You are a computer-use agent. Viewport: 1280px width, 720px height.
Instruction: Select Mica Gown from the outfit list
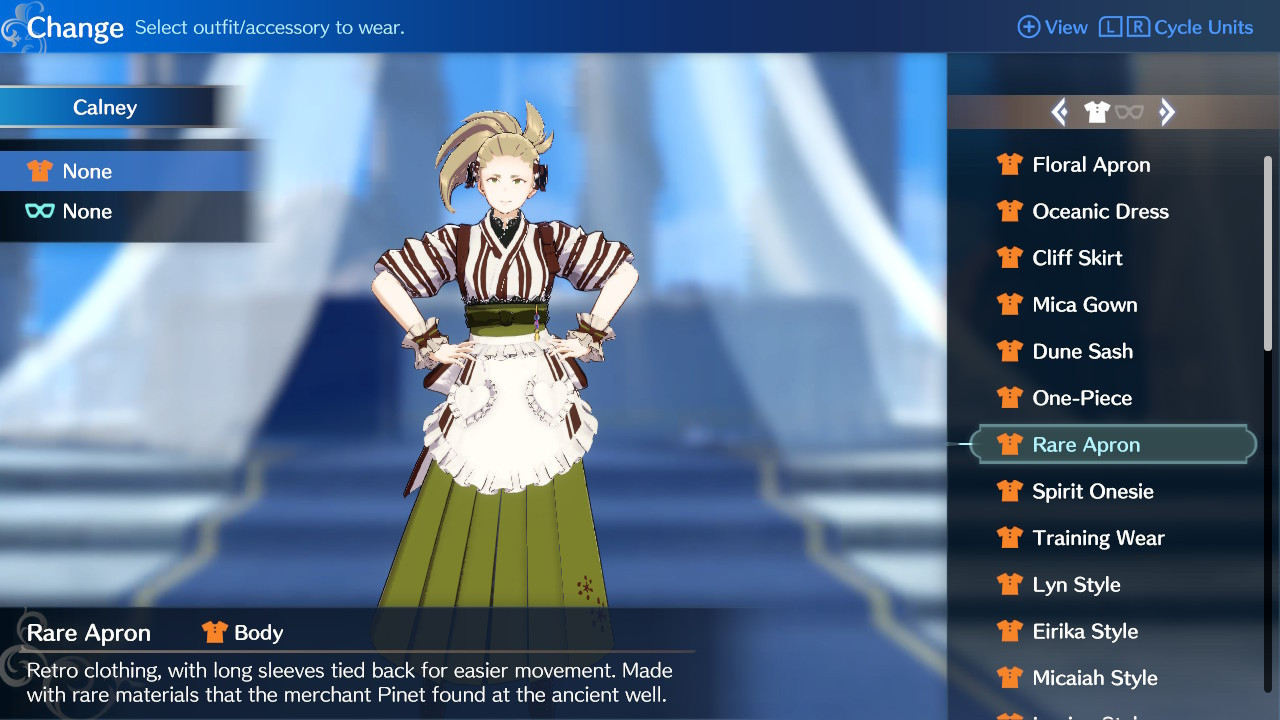[1085, 304]
